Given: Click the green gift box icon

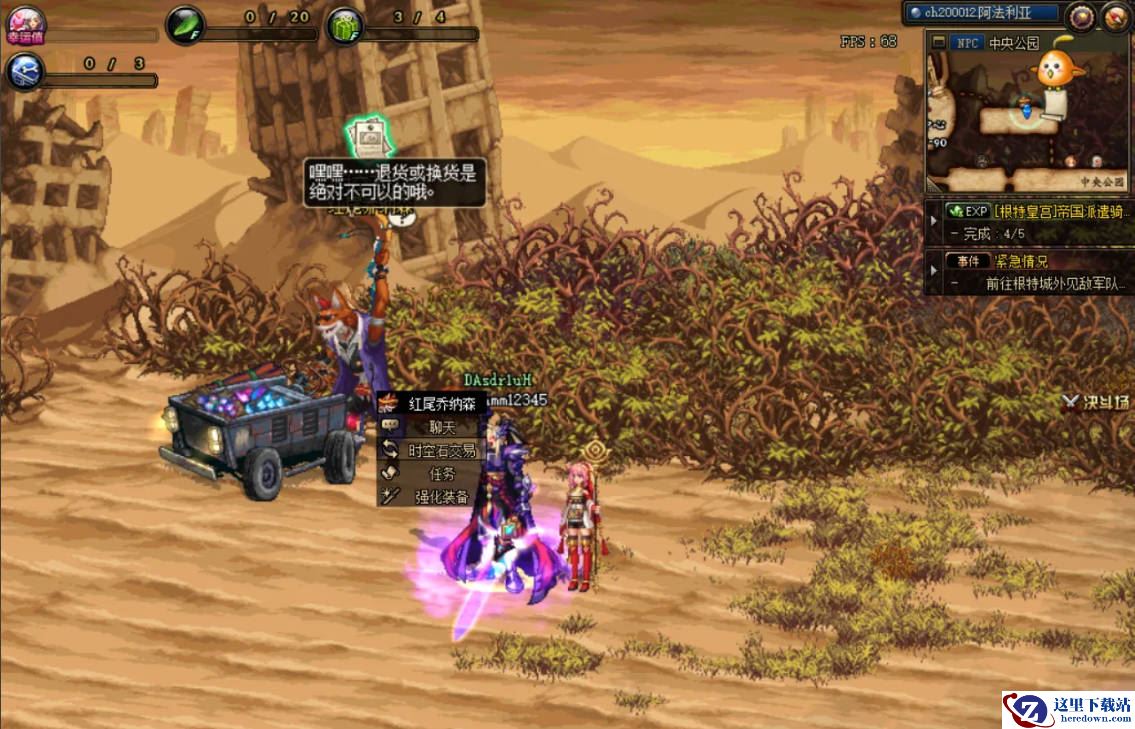Looking at the screenshot, I should 345,24.
